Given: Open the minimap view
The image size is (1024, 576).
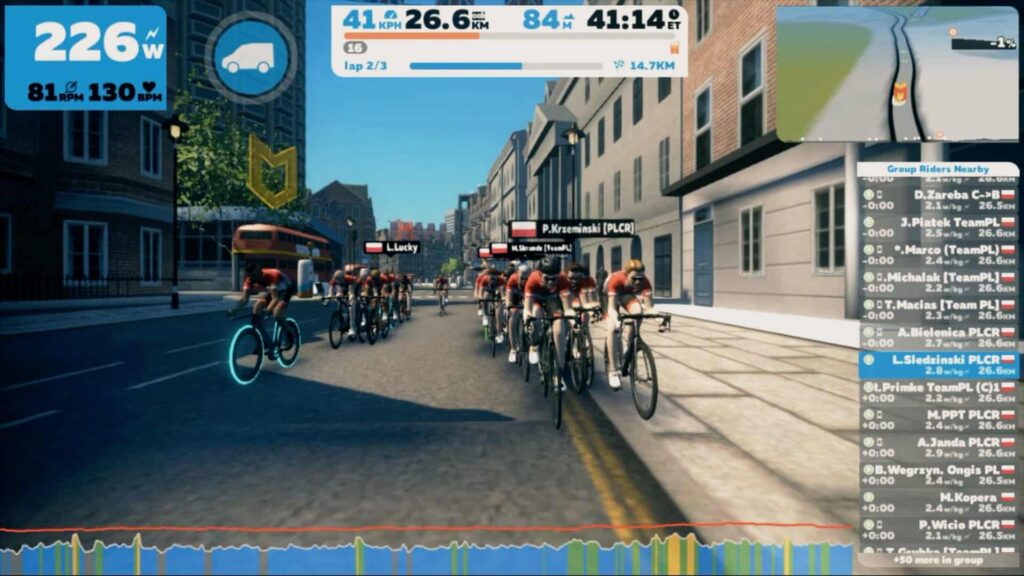Looking at the screenshot, I should pos(897,73).
